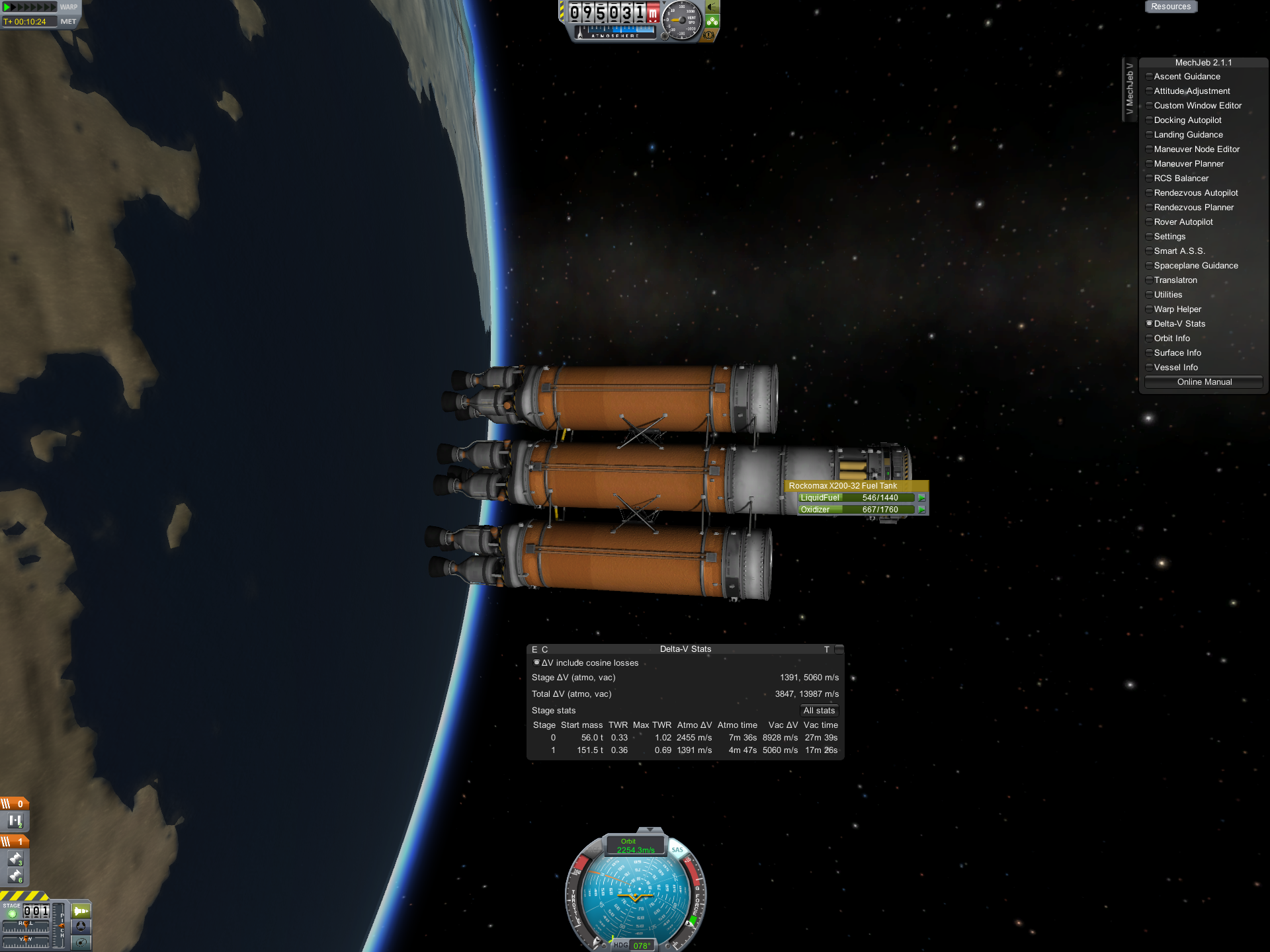The width and height of the screenshot is (1270, 952).
Task: Collapse the MechJeb side tab
Action: click(x=1129, y=89)
